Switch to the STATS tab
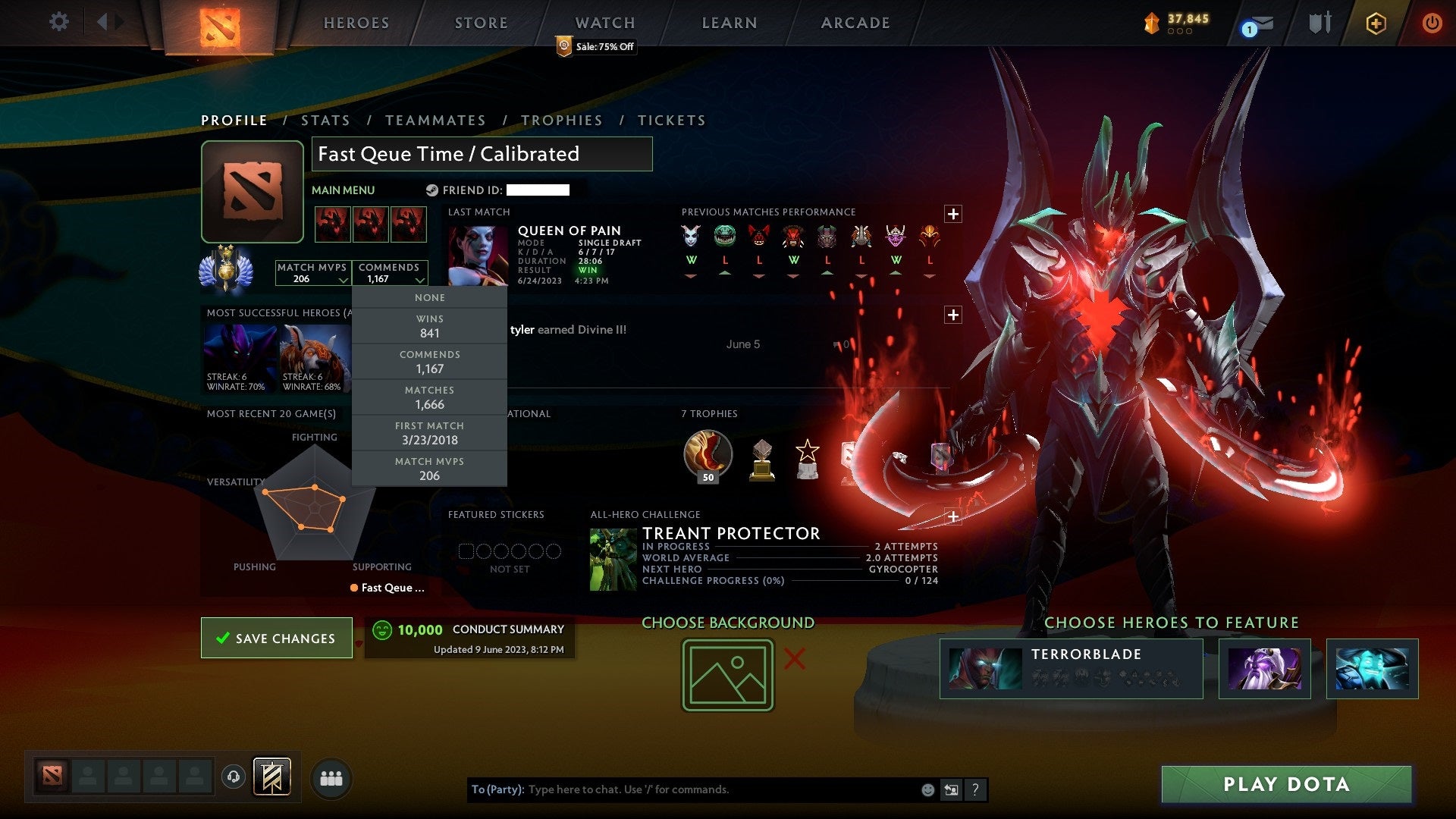The height and width of the screenshot is (819, 1456). [x=325, y=120]
